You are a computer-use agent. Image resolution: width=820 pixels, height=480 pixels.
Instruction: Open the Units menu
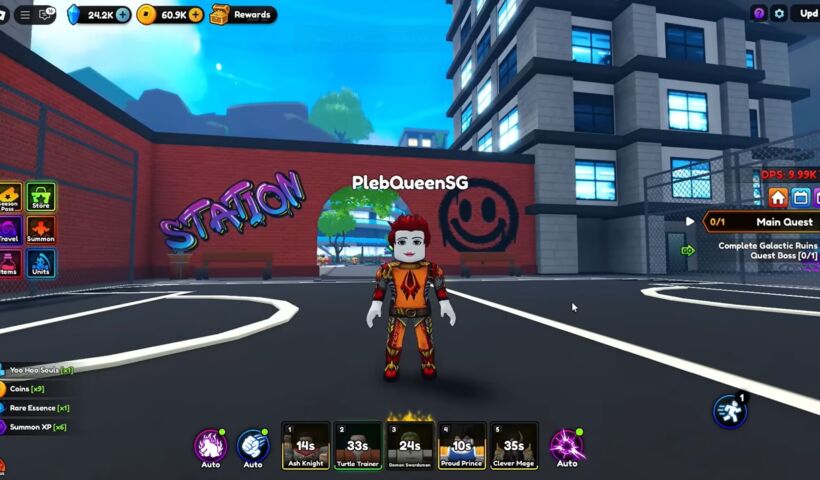[x=41, y=264]
